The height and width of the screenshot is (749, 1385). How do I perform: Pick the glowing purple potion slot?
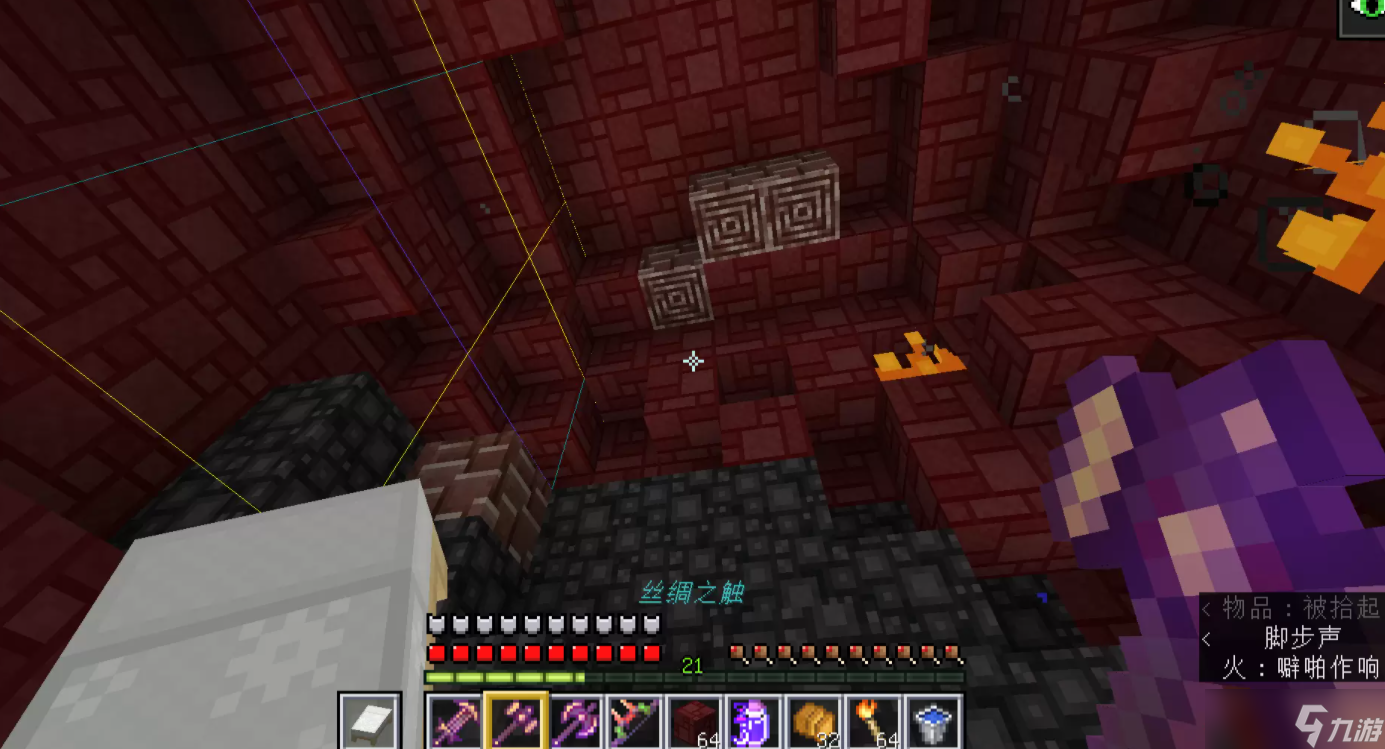click(x=755, y=720)
